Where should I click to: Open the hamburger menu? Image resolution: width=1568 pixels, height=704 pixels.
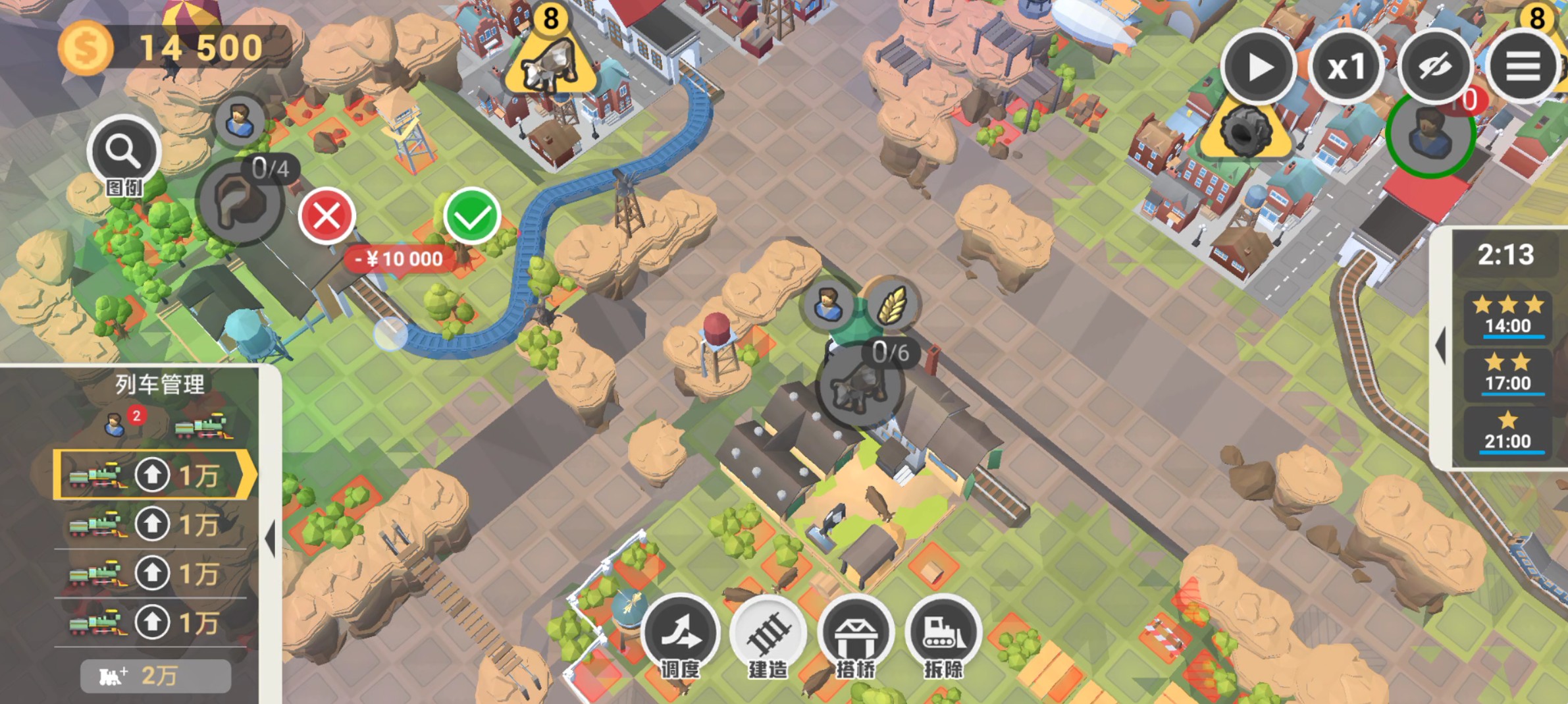1523,67
